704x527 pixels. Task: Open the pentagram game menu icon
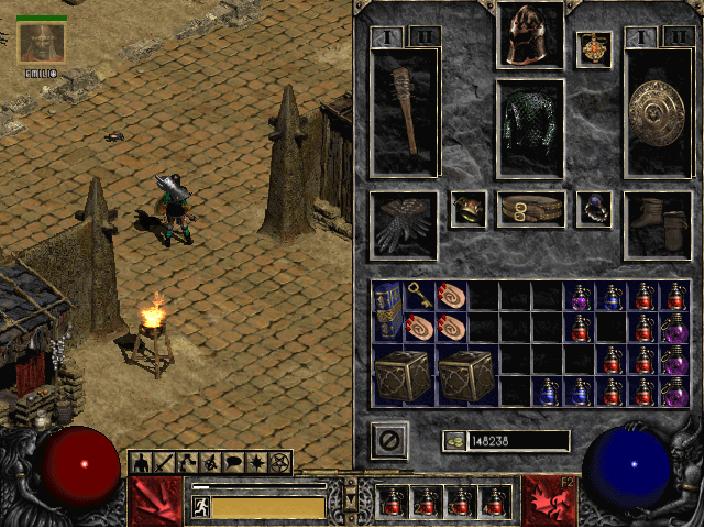click(x=281, y=463)
